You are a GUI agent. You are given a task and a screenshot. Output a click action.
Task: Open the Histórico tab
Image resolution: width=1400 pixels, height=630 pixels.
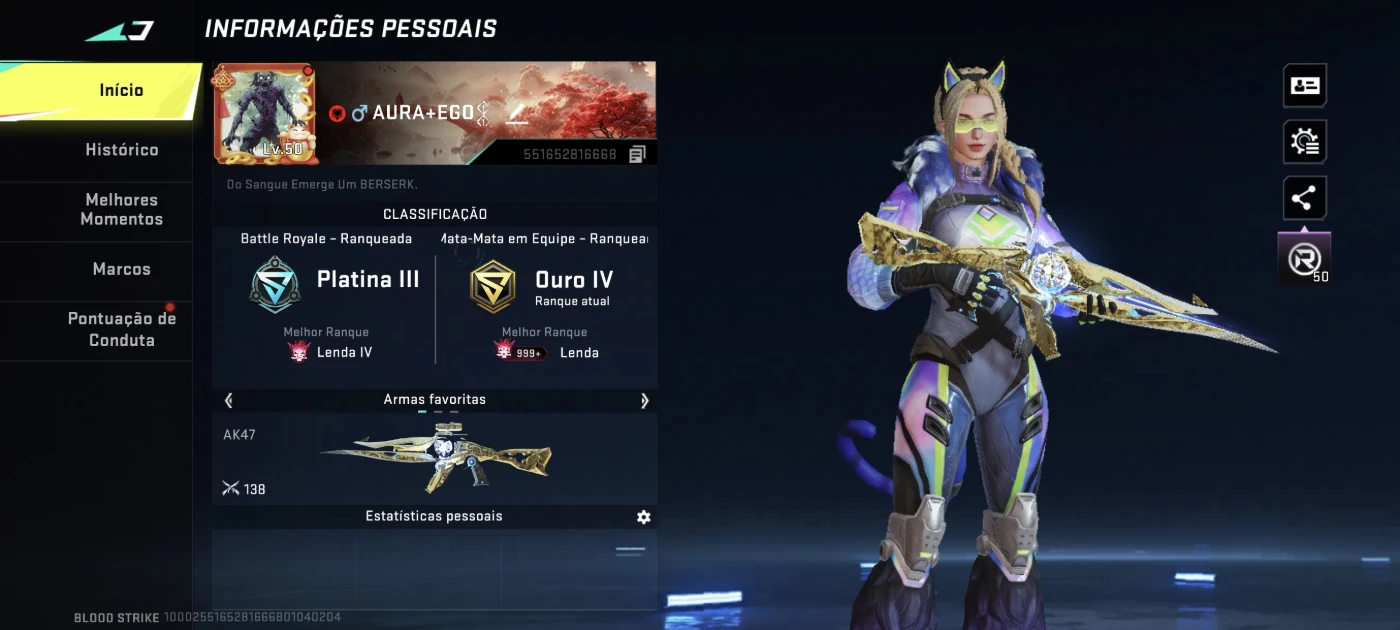click(x=121, y=150)
